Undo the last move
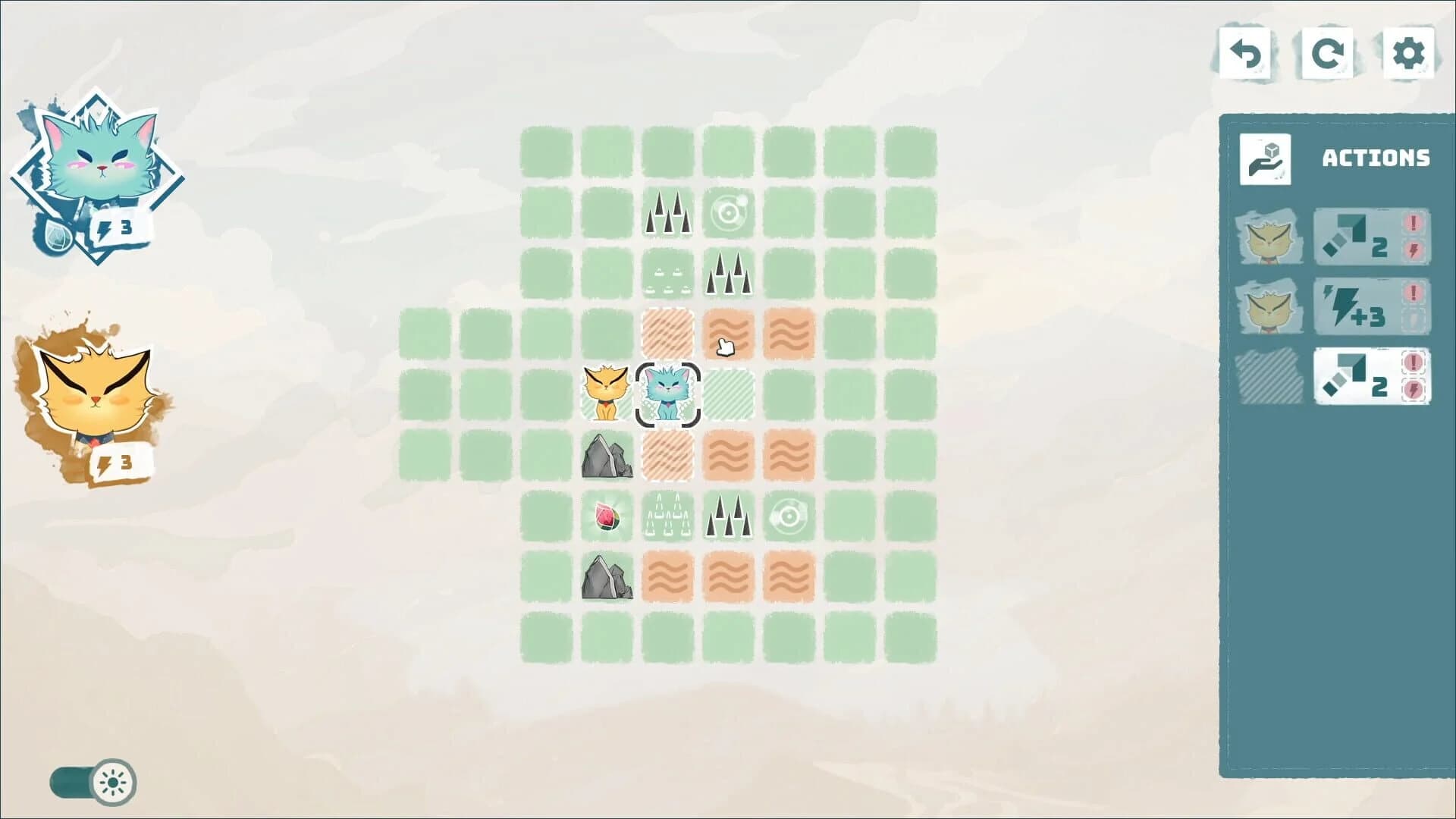The height and width of the screenshot is (819, 1456). coord(1246,54)
